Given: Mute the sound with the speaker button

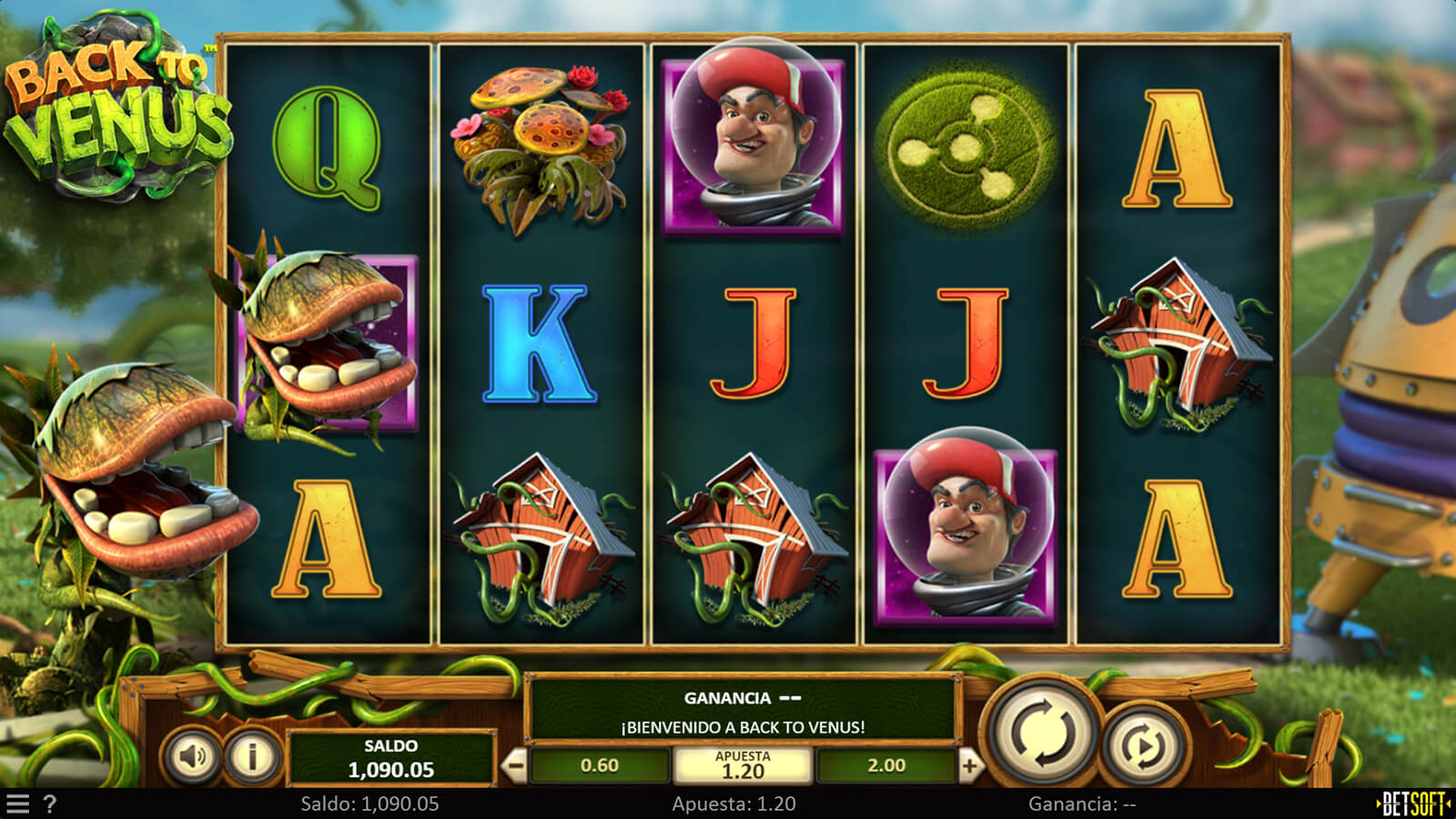Looking at the screenshot, I should pyautogui.click(x=192, y=755).
